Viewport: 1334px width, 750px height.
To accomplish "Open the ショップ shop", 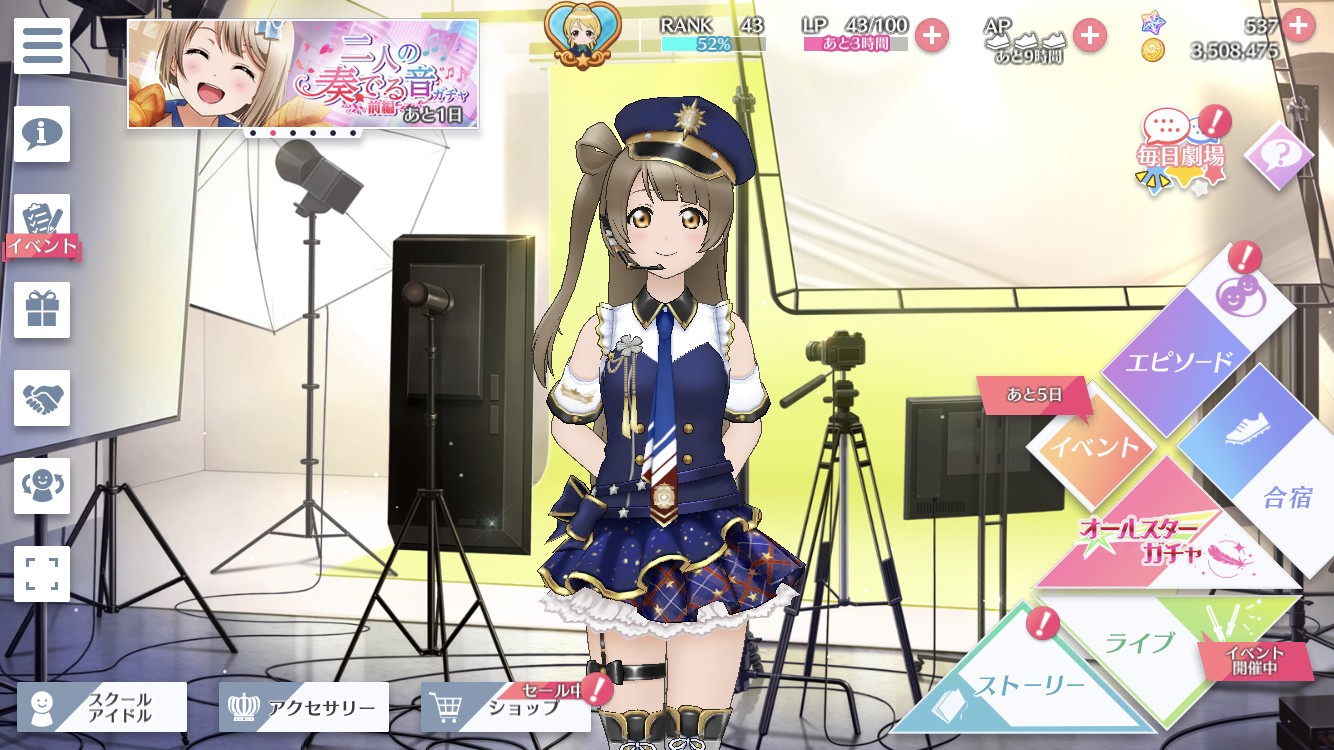I will (x=506, y=707).
